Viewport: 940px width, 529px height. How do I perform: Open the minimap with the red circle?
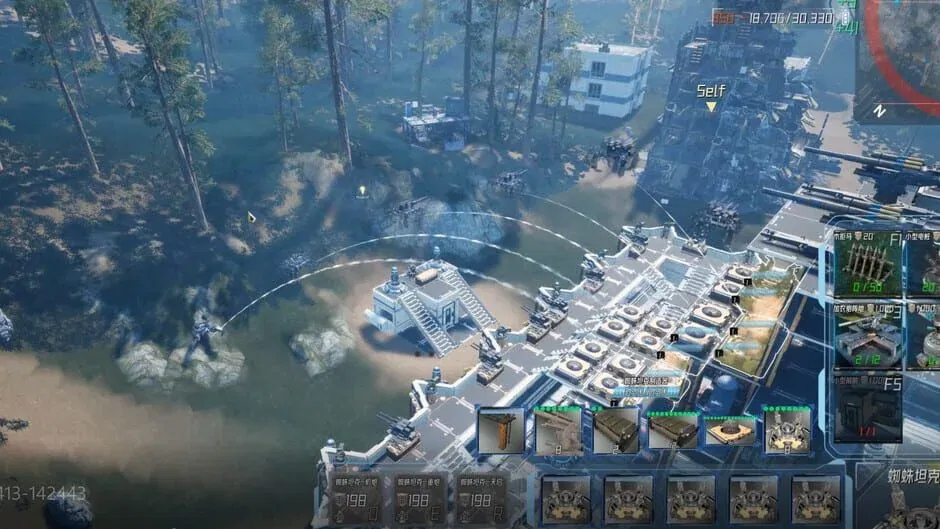899,60
